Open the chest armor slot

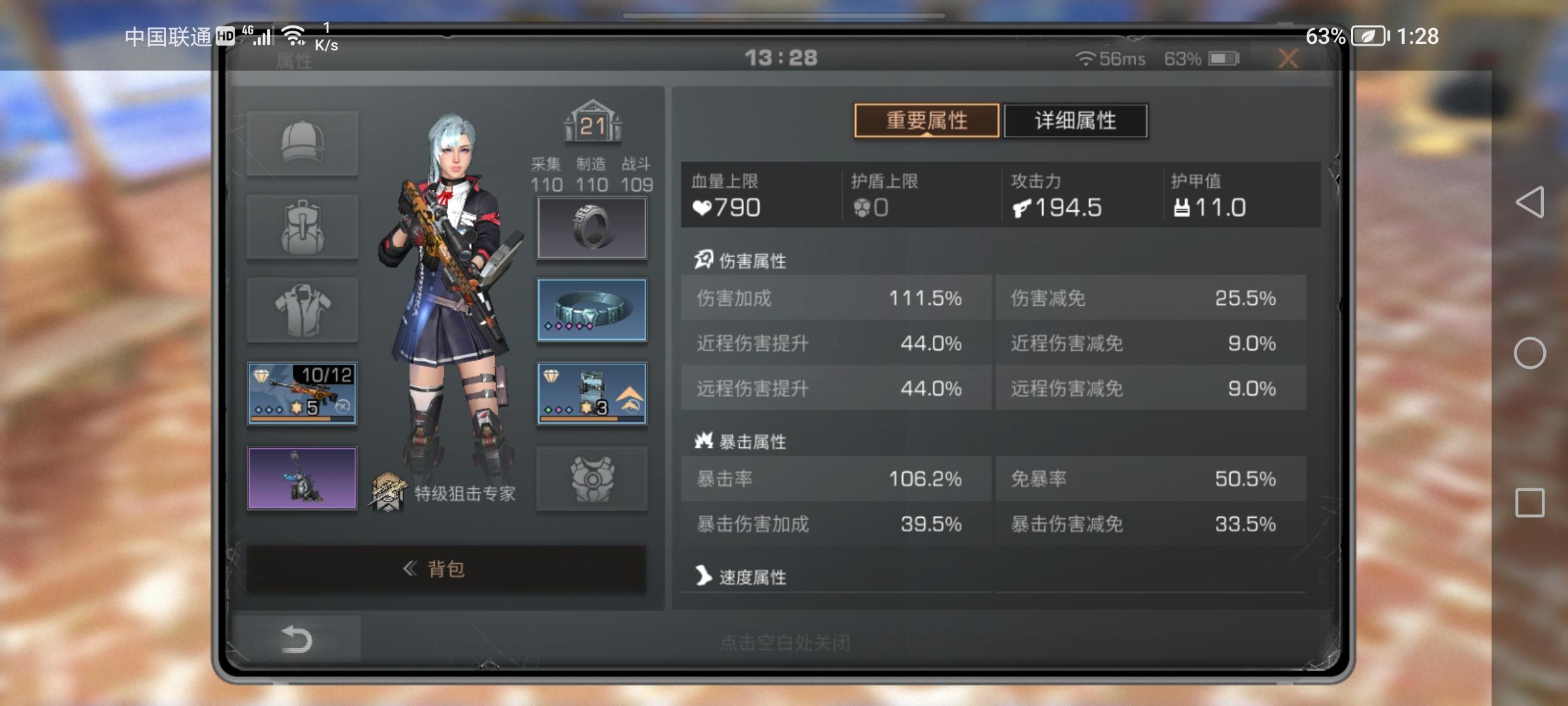click(591, 478)
